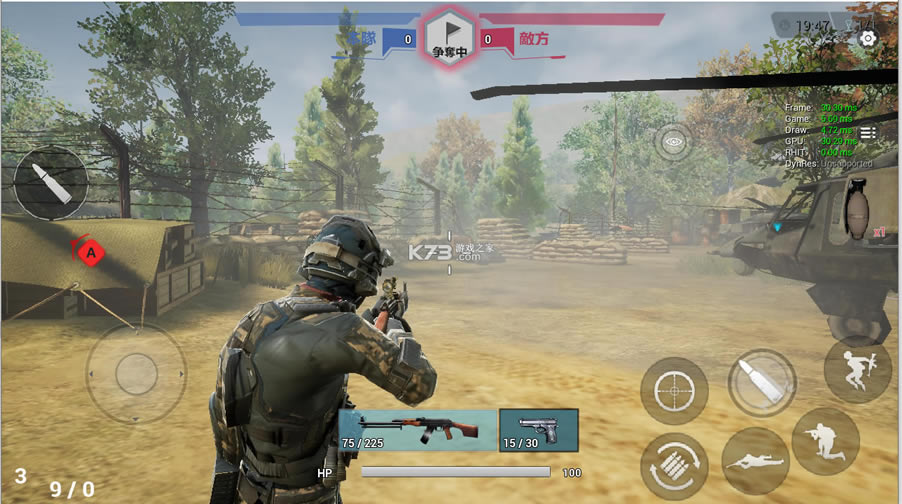The height and width of the screenshot is (504, 902).
Task: Fire using the left bullet button
Action: 50,182
